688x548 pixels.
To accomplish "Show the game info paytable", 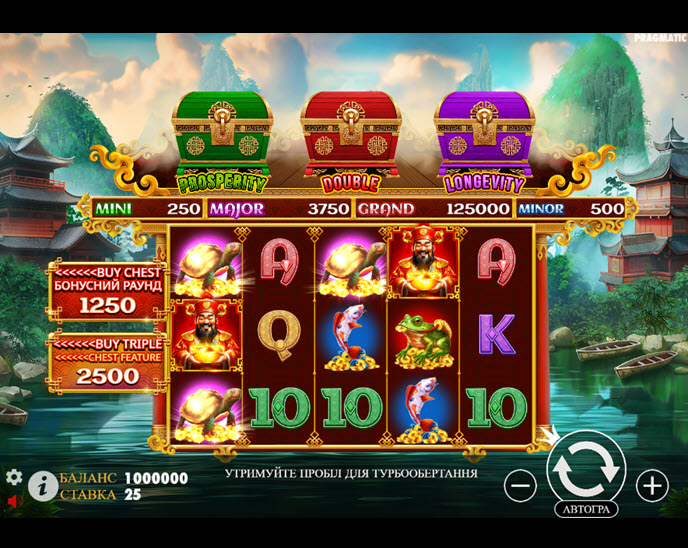I will point(42,486).
